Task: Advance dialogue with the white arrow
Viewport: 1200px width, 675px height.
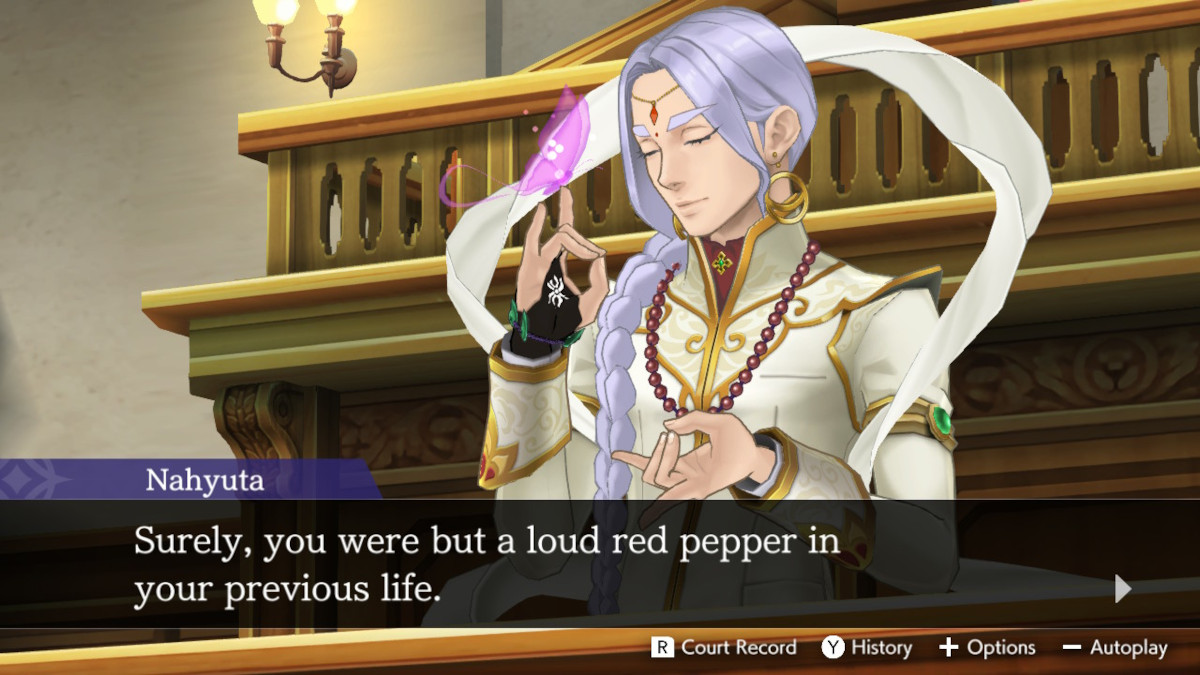Action: coord(1123,589)
